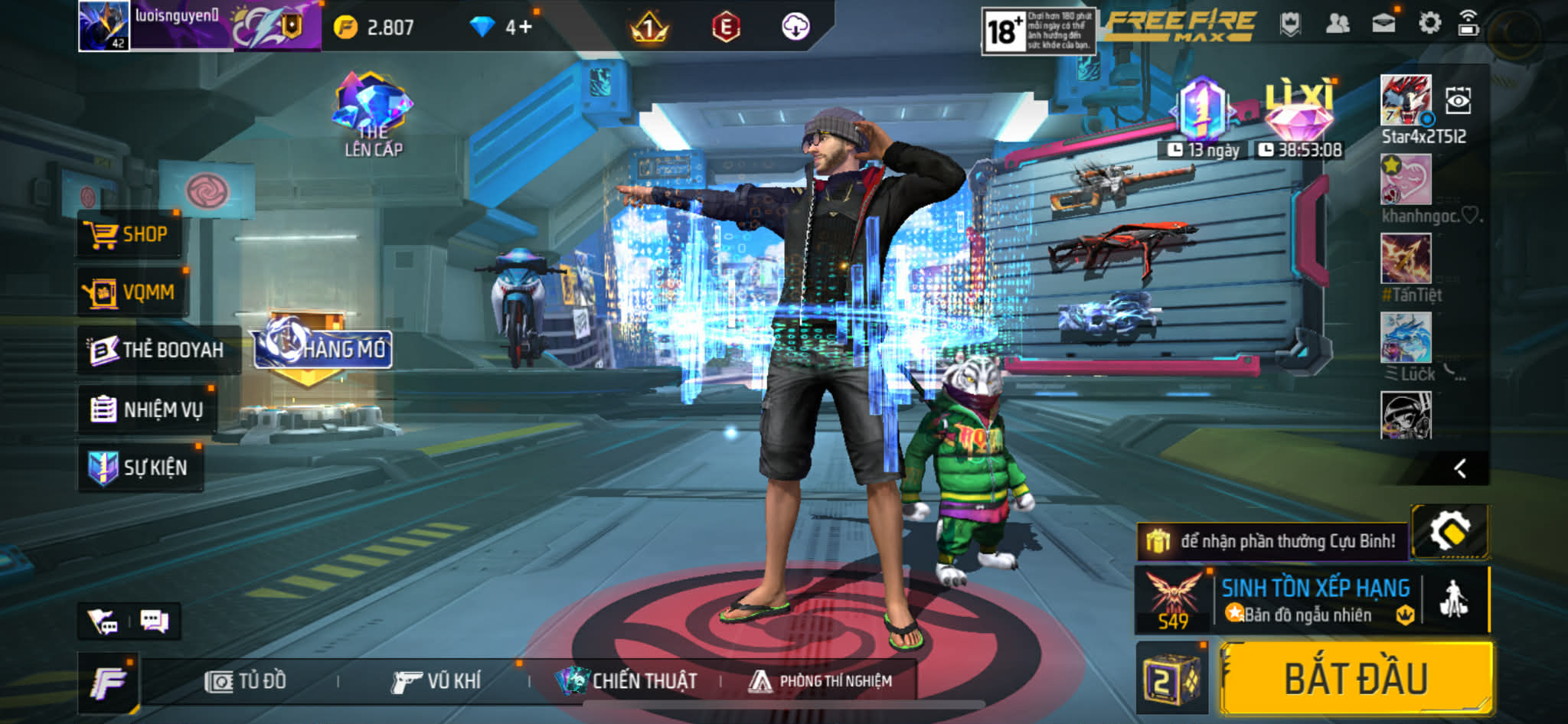Open the HẠNG MÔ banner
1568x724 pixels.
coord(323,349)
